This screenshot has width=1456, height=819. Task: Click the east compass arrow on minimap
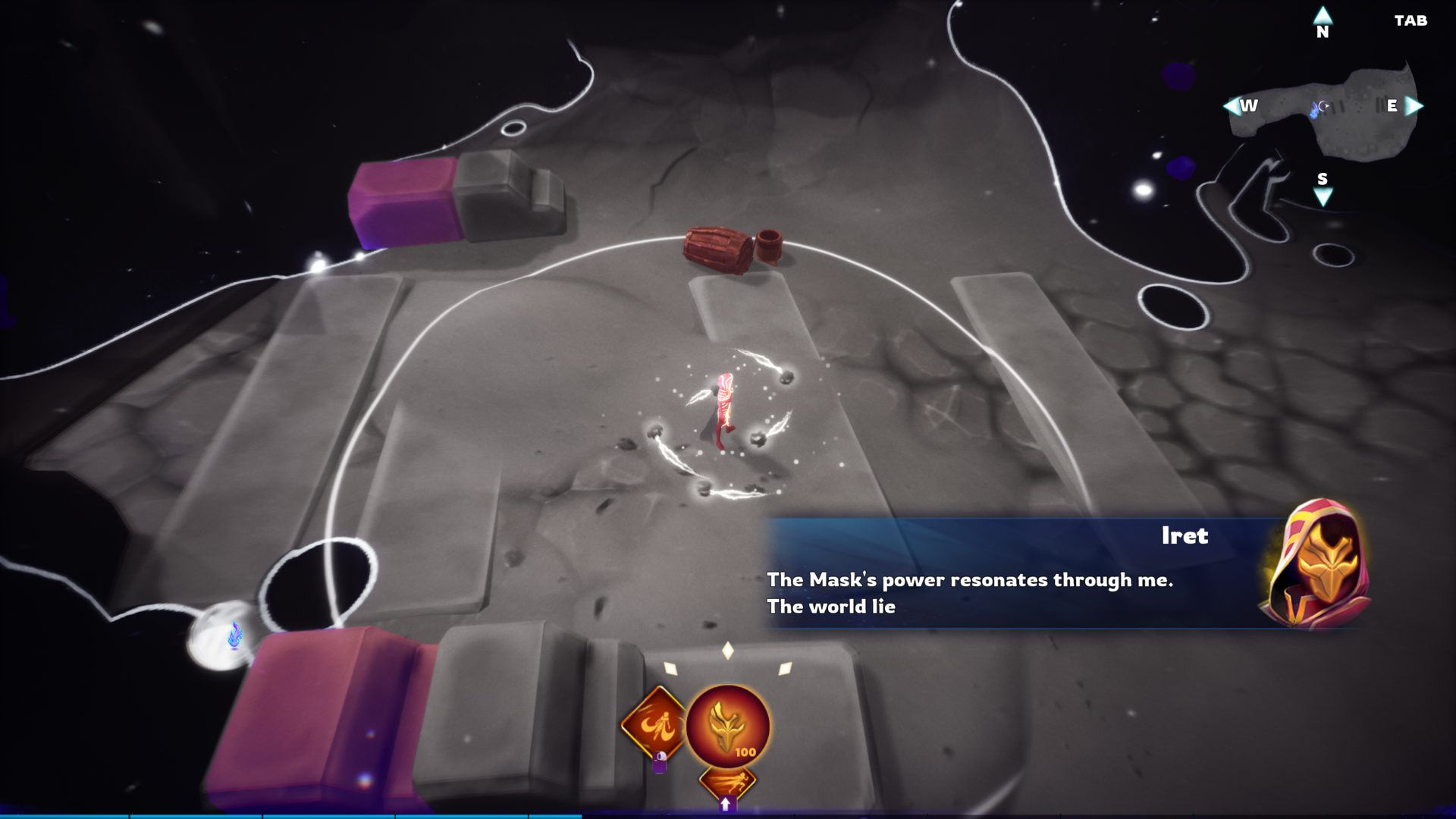click(1414, 106)
